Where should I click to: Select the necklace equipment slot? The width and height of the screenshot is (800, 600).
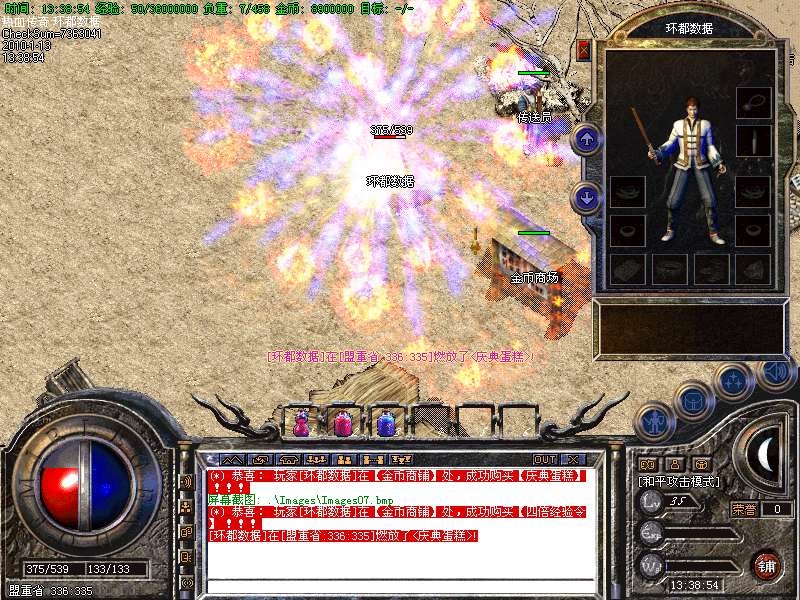point(753,102)
